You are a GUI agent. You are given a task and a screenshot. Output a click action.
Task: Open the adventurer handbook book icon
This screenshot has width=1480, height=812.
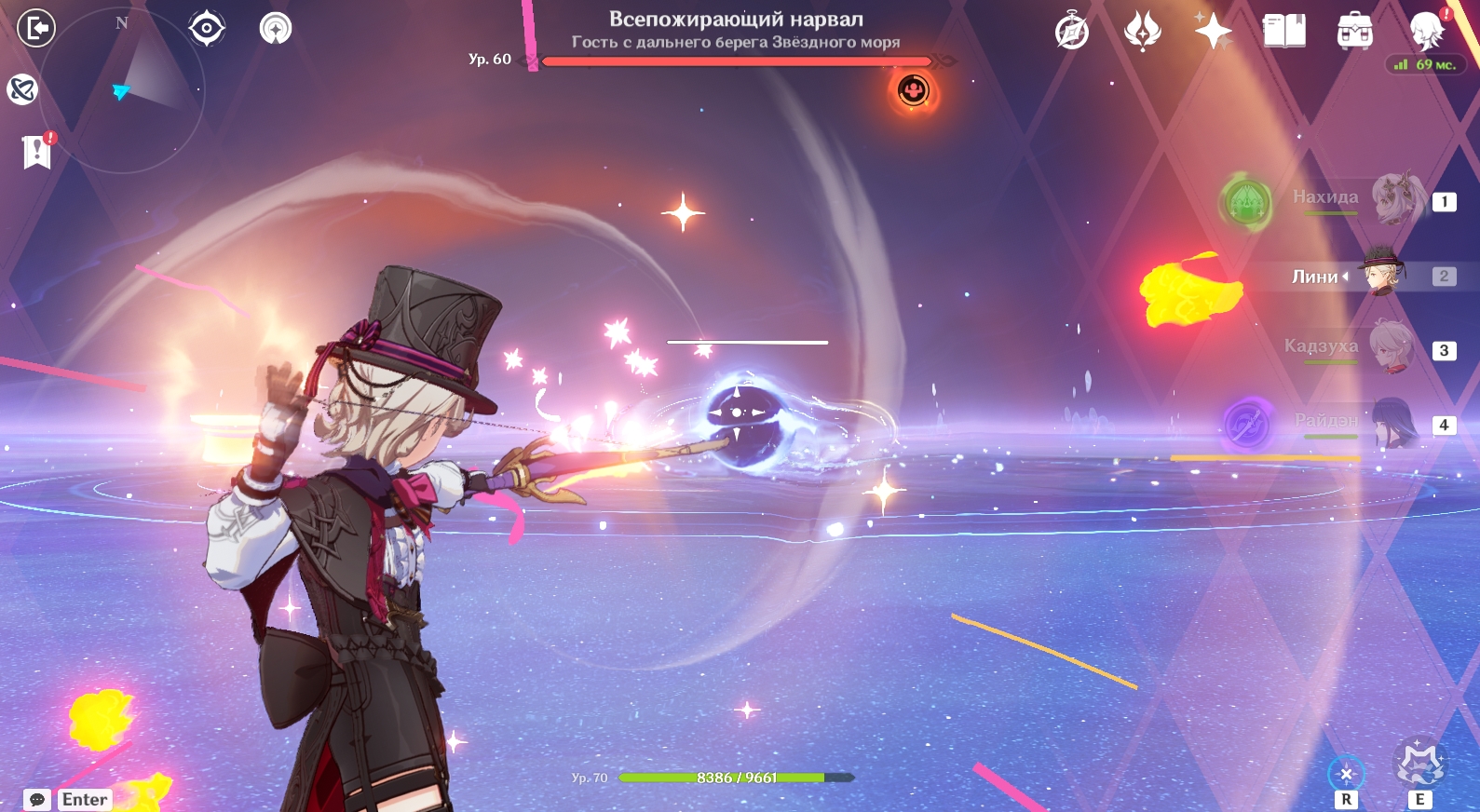tap(1284, 31)
